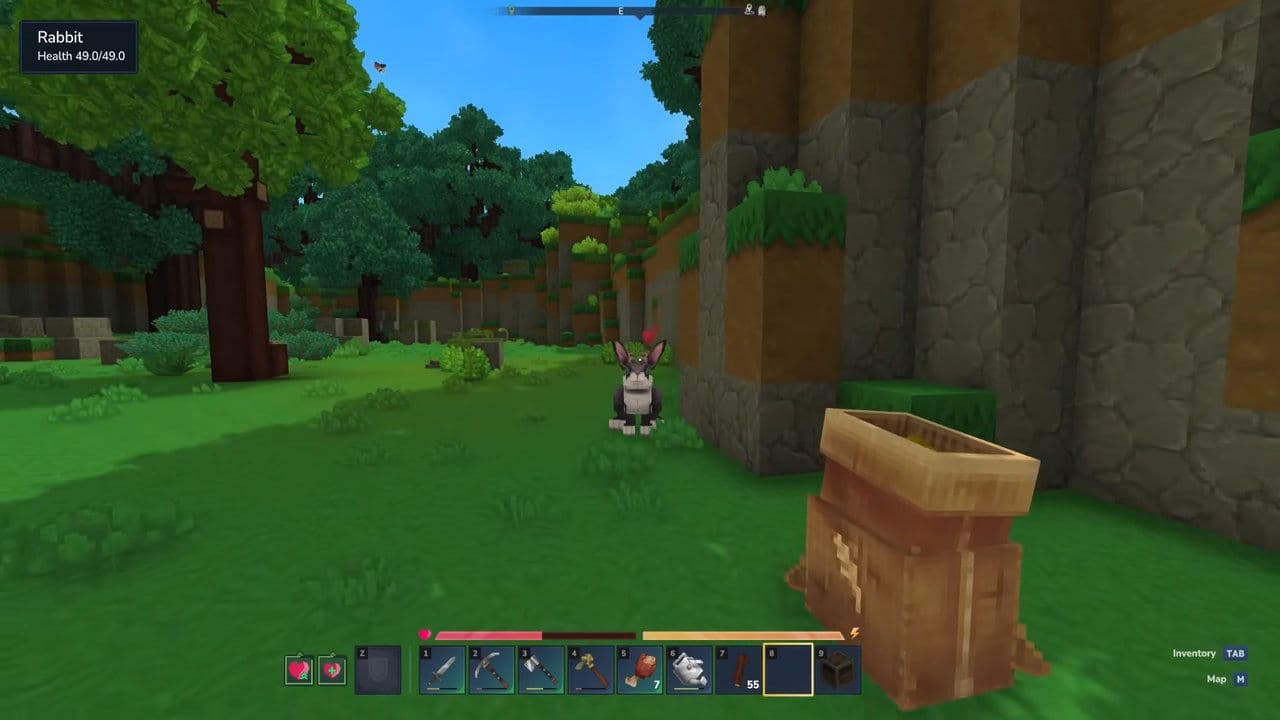The width and height of the screenshot is (1280, 720).
Task: Click the green waypoint pin on the compass
Action: click(510, 9)
